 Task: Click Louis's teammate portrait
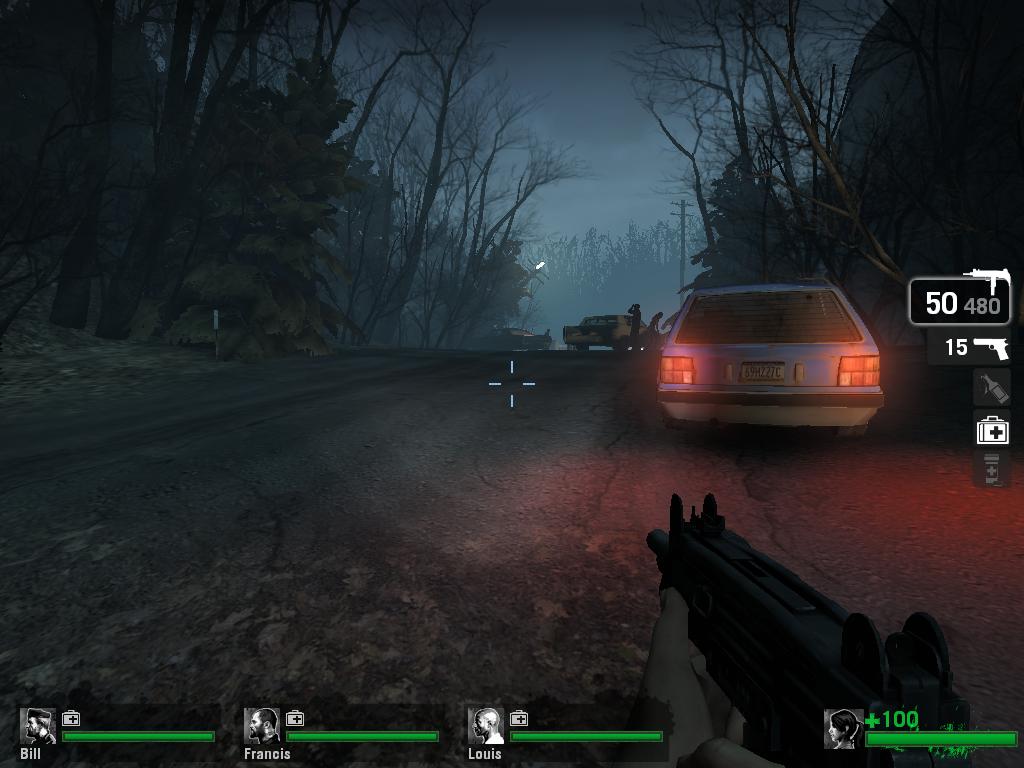coord(487,726)
